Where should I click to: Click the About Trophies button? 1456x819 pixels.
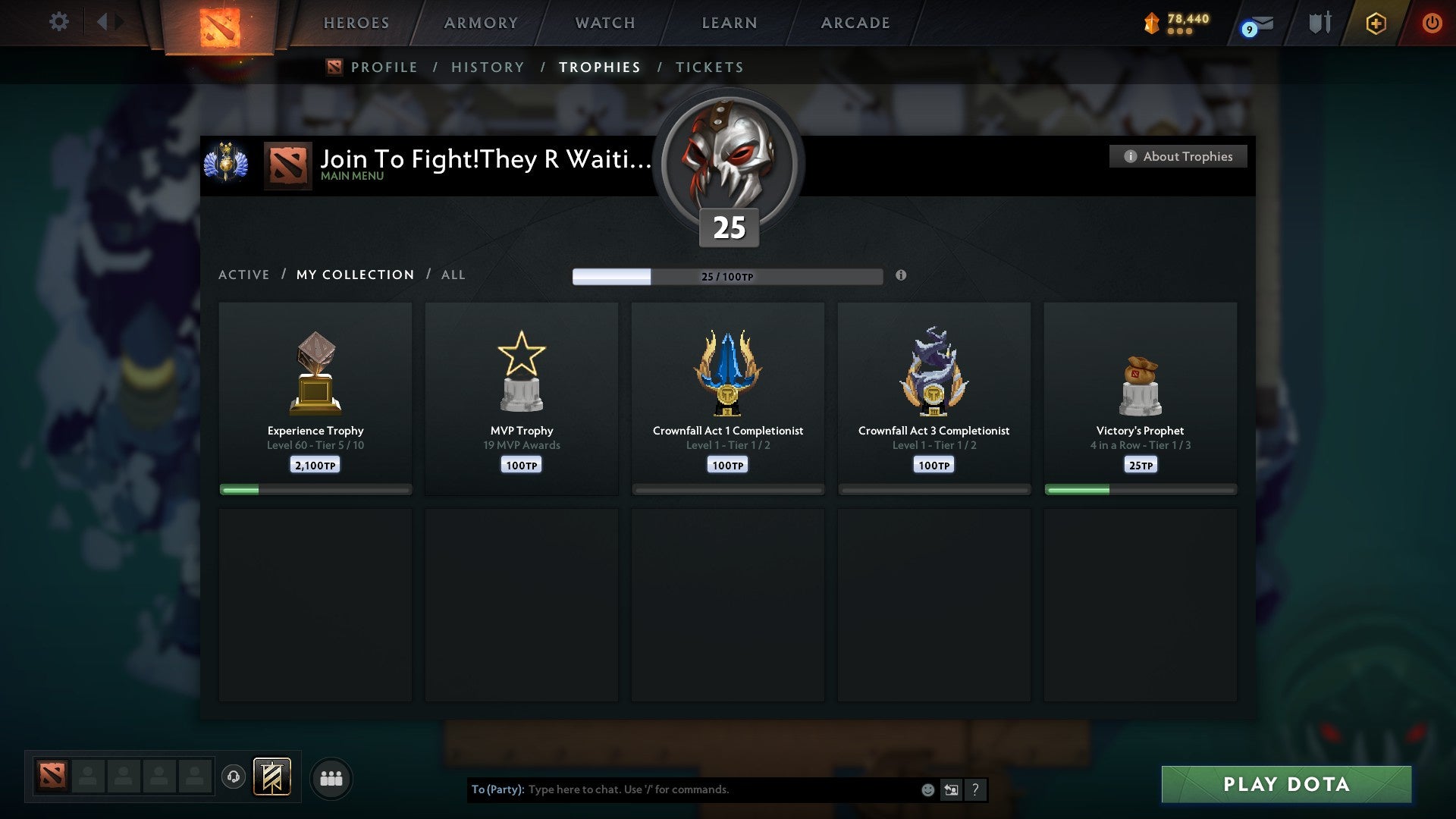click(x=1178, y=156)
